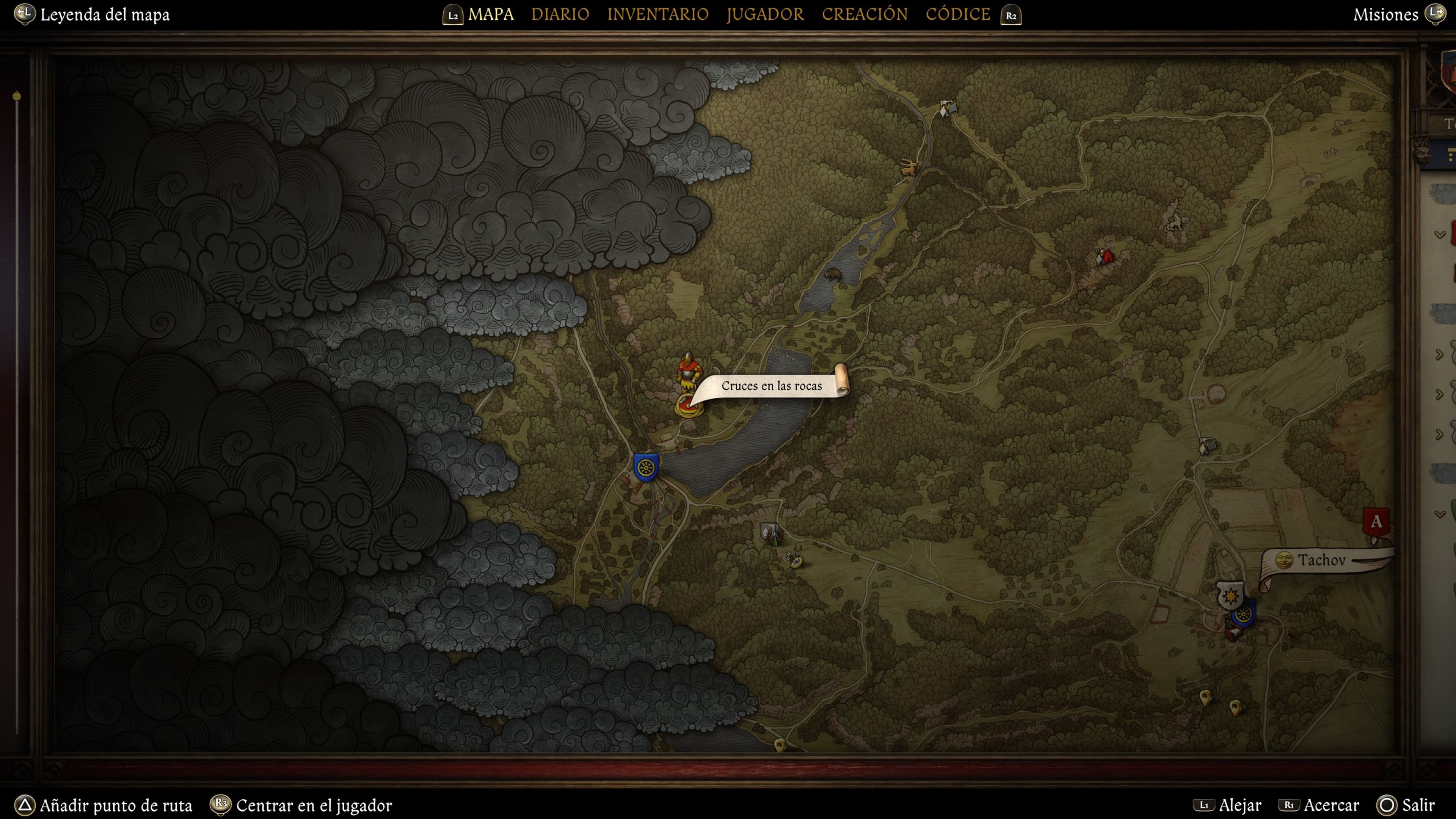
Task: Click the red A quest marker
Action: 1376,522
